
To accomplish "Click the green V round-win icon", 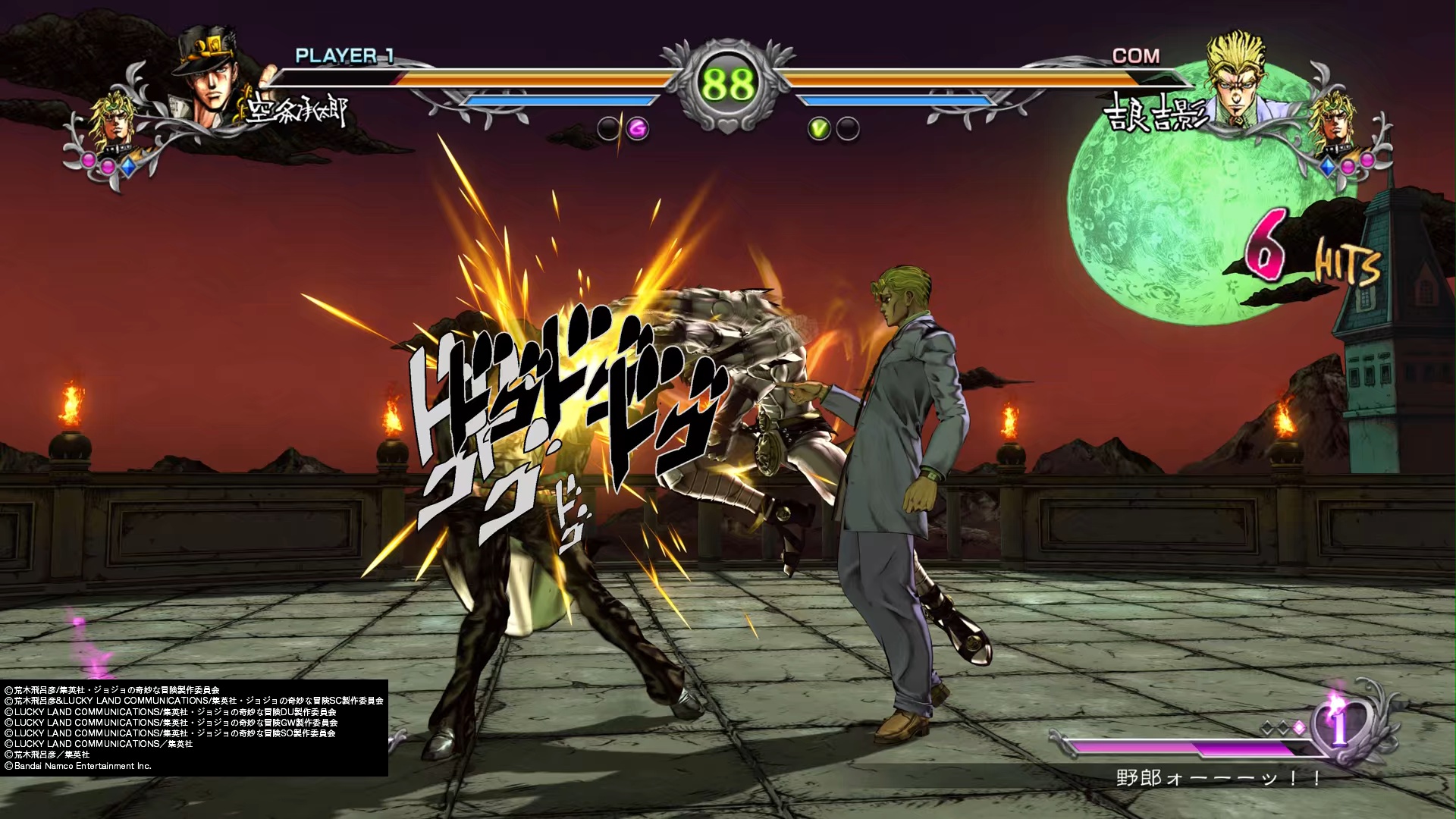I will pos(819,130).
